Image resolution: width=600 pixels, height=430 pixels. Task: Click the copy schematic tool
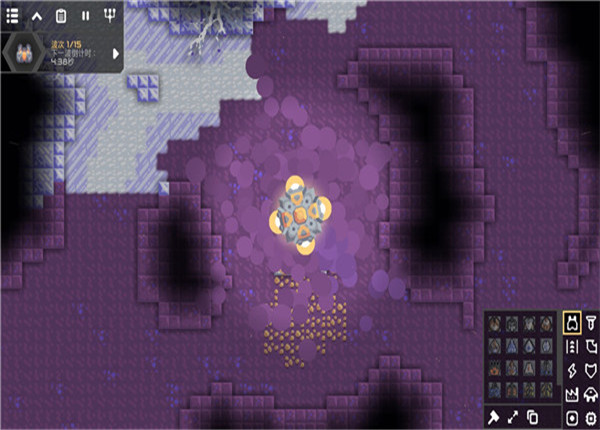(x=533, y=416)
